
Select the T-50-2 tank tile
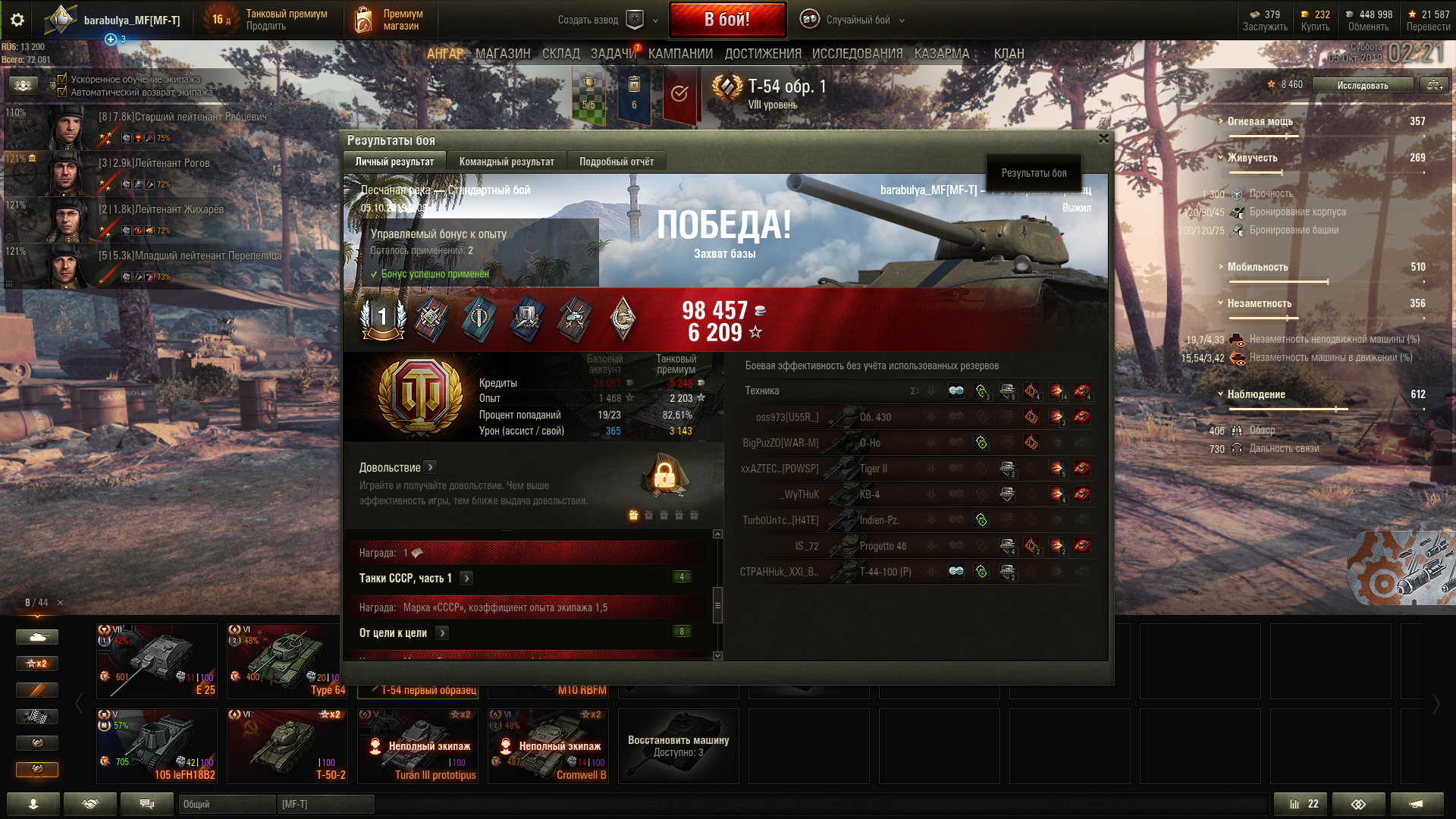coord(287,745)
